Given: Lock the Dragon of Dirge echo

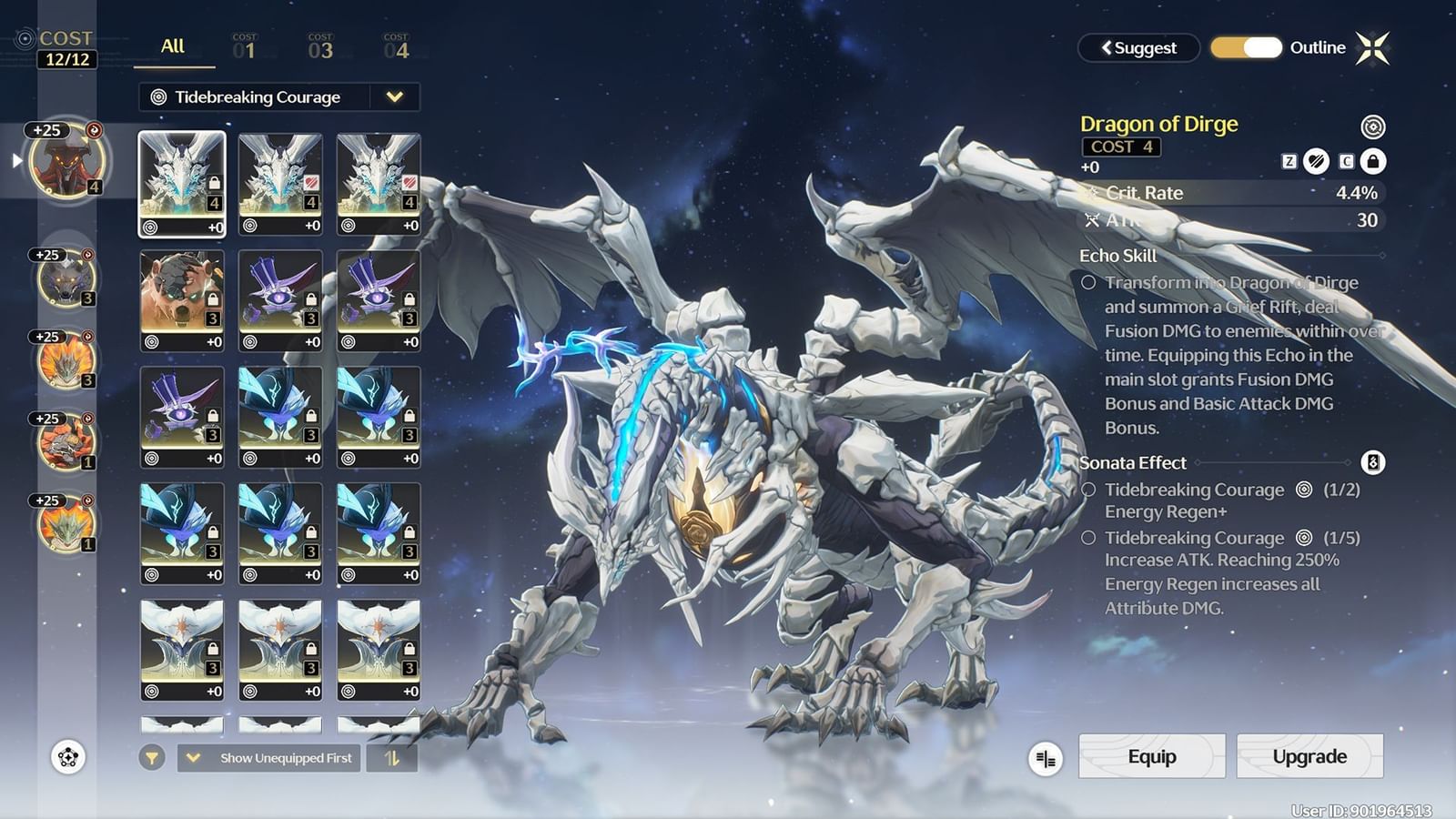Looking at the screenshot, I should pyautogui.click(x=1374, y=163).
